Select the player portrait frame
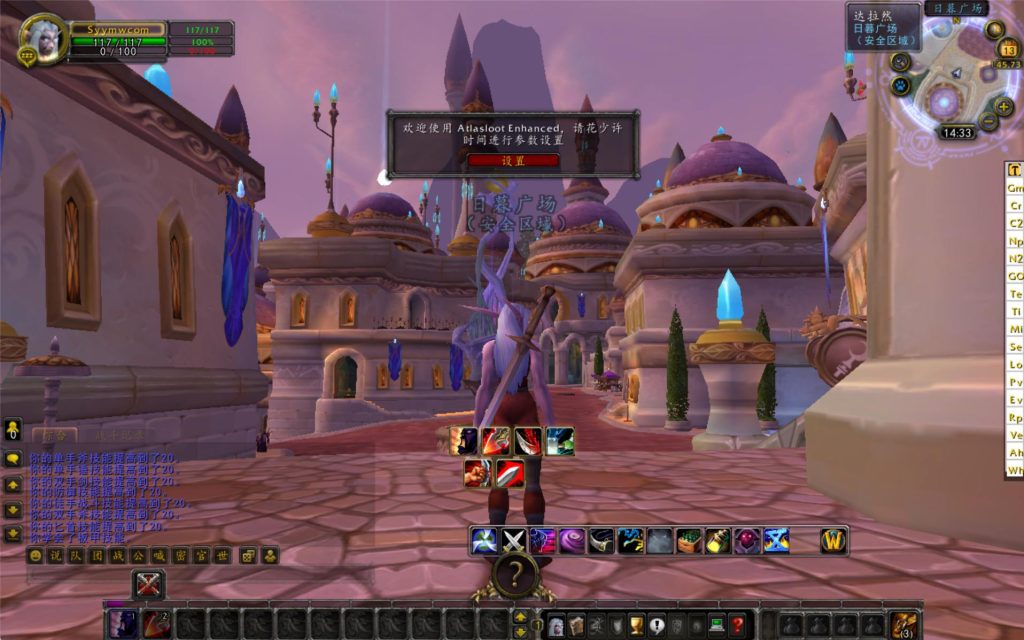The height and width of the screenshot is (640, 1024). coord(43,40)
